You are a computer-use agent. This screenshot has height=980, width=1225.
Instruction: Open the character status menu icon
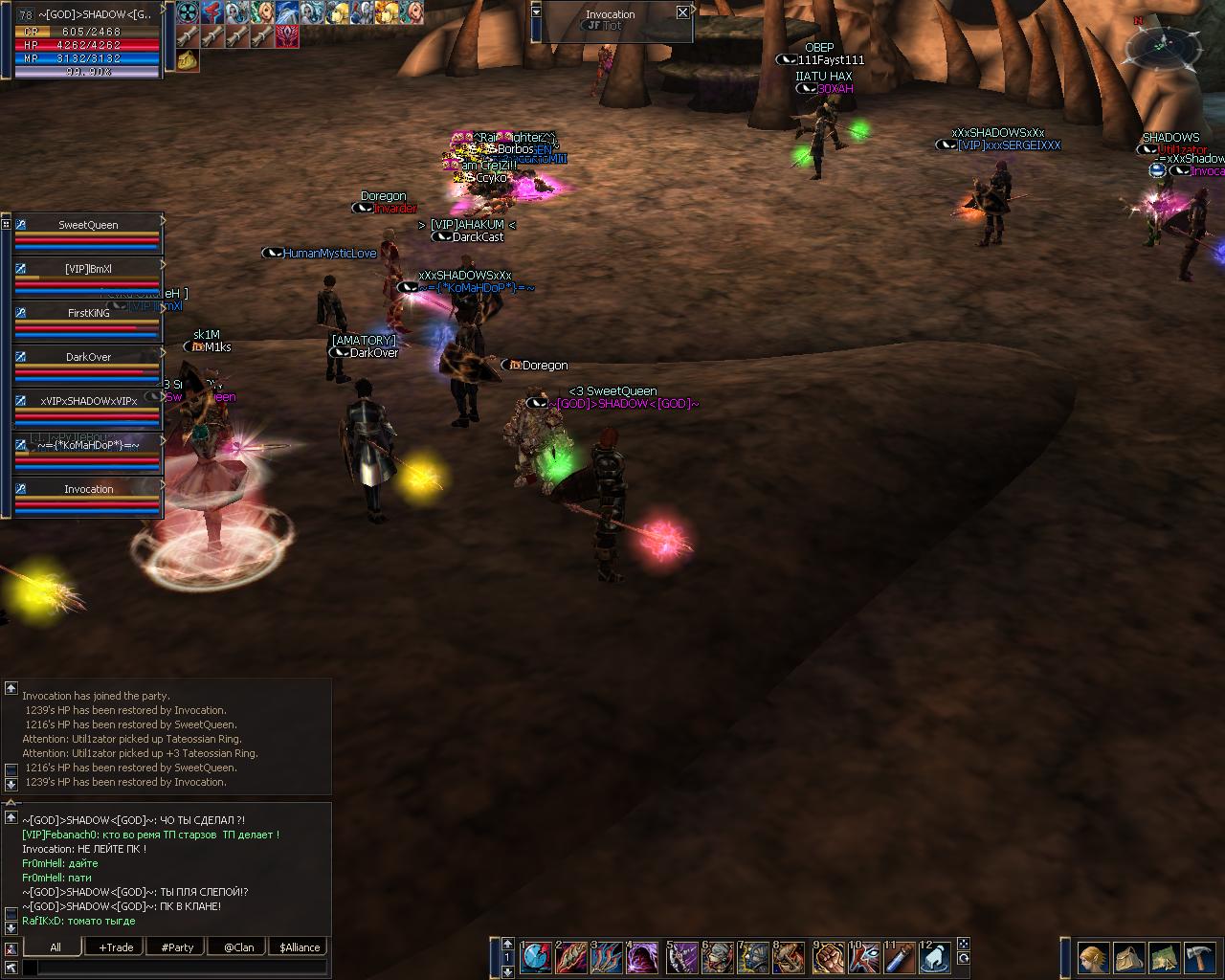1094,957
